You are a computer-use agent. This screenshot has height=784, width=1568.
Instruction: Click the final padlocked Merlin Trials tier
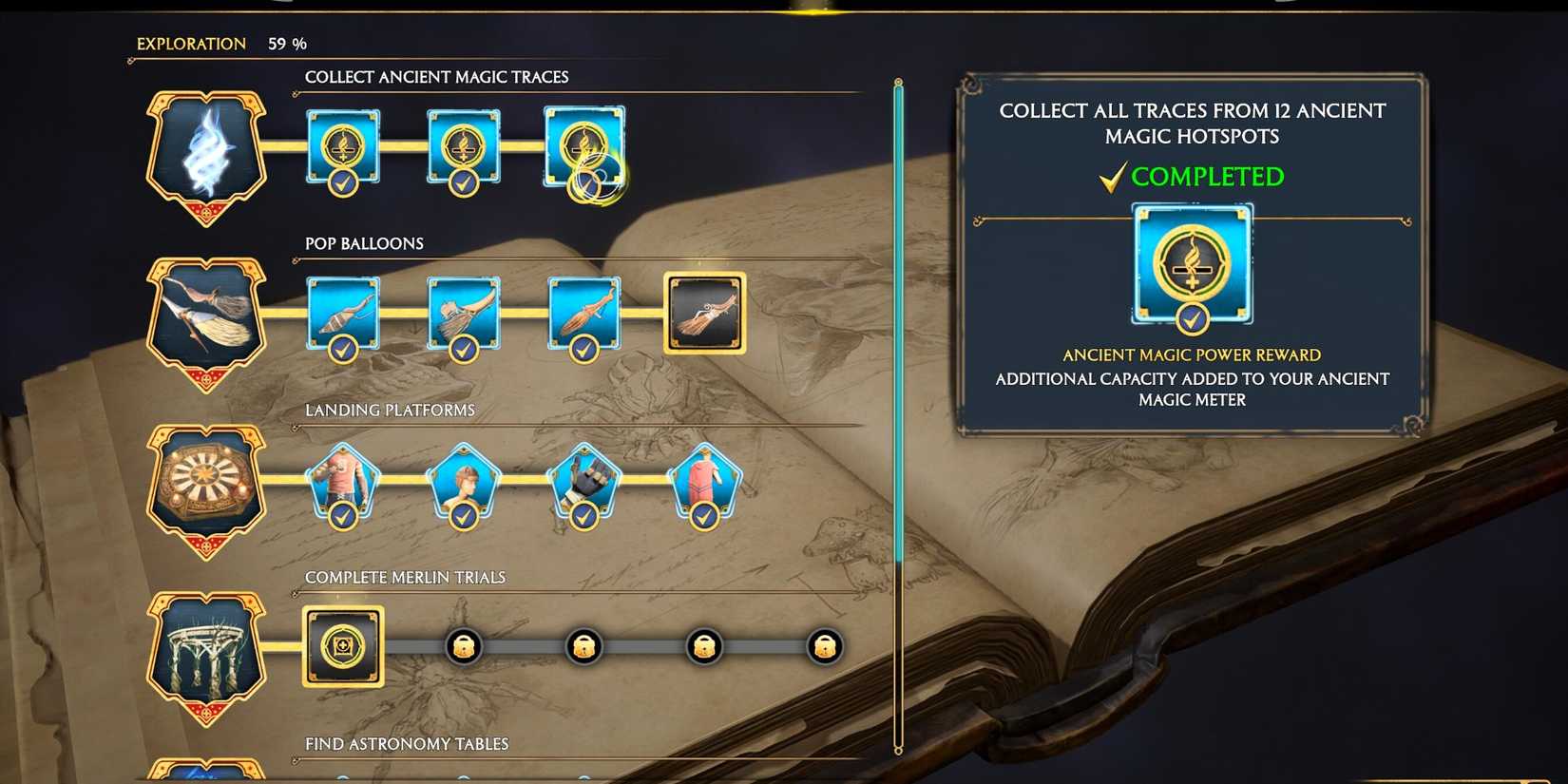823,646
